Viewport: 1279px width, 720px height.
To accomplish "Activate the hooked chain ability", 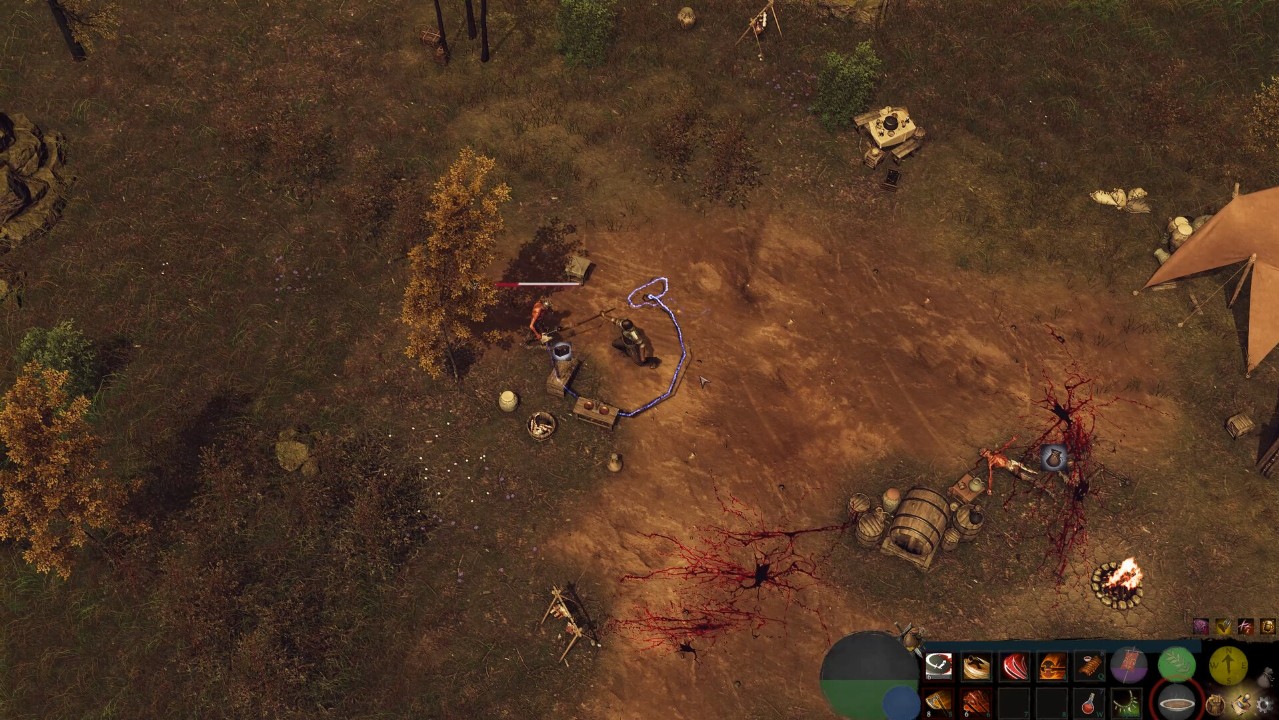I will tap(939, 666).
